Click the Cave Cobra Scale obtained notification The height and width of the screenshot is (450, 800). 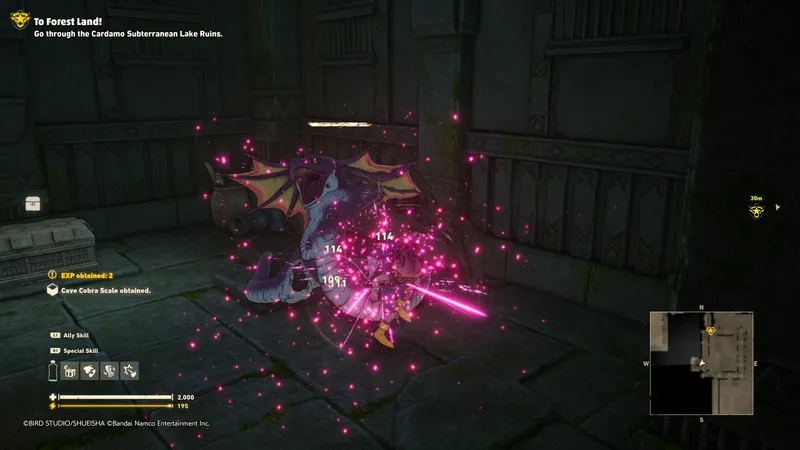tap(100, 290)
